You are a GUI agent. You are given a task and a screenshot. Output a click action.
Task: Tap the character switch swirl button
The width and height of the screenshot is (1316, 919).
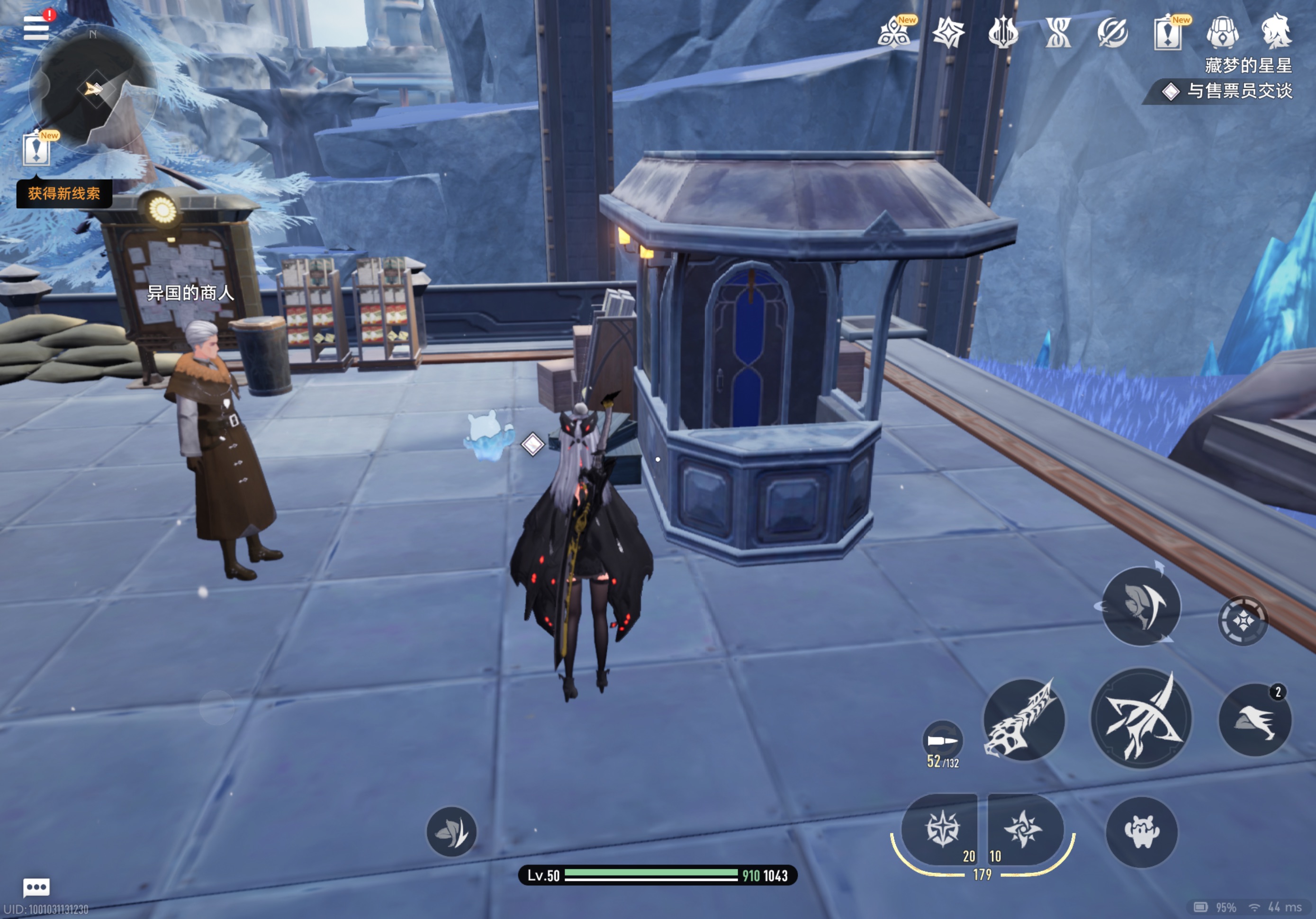point(1141,606)
